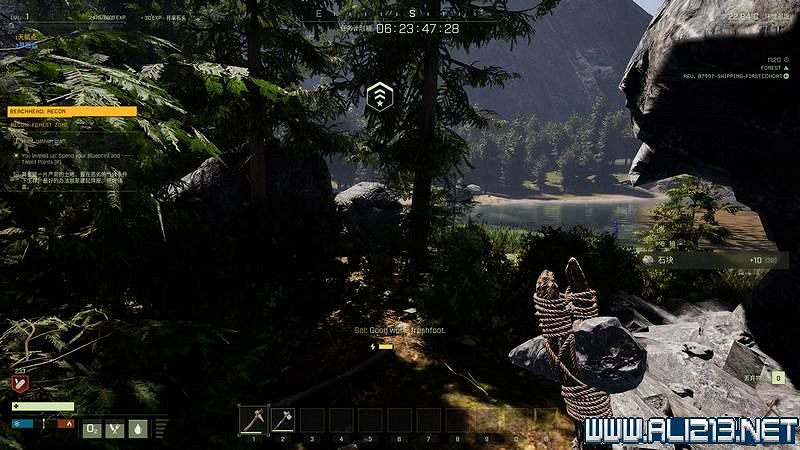Click the chevron mission waypoint marker
The width and height of the screenshot is (800, 450).
[x=379, y=96]
